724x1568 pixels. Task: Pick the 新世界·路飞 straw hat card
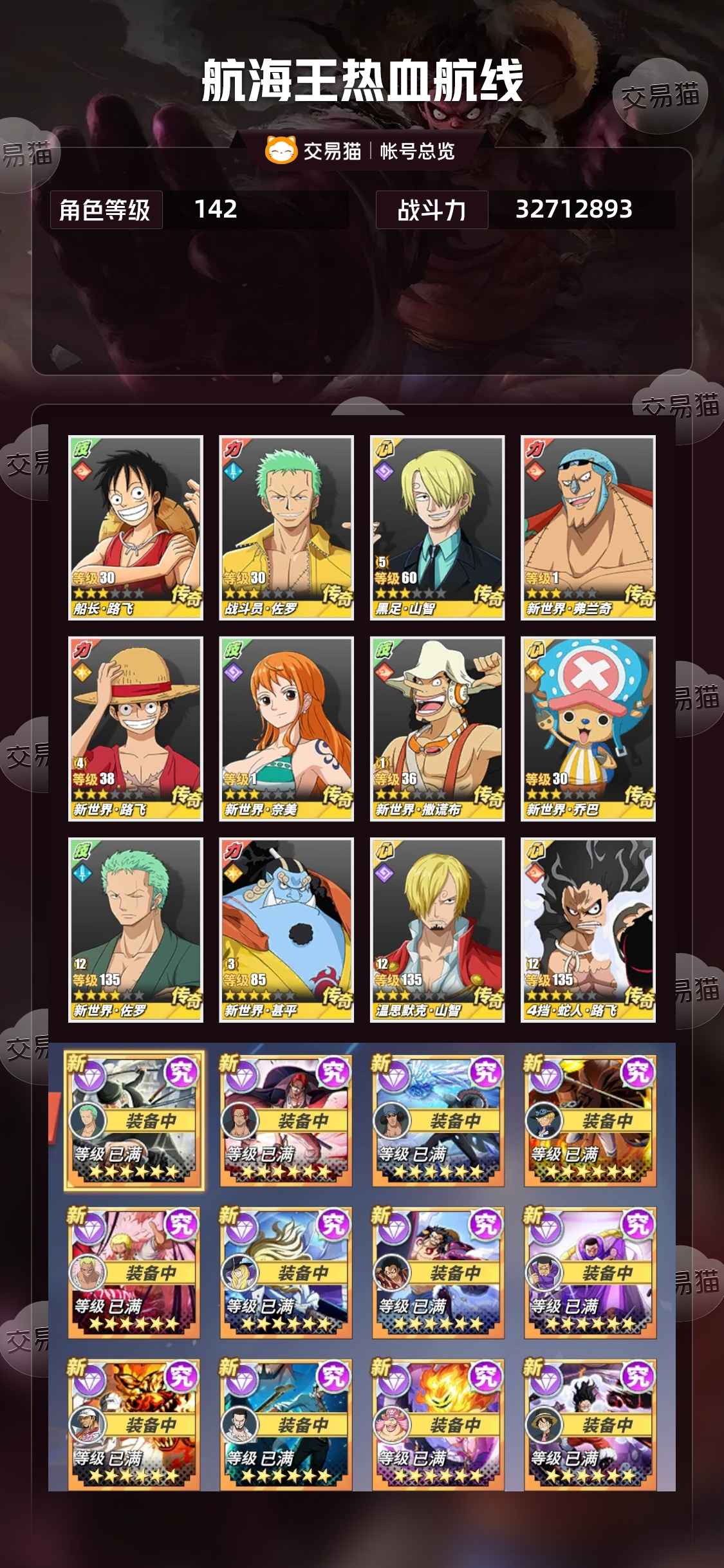click(x=136, y=729)
